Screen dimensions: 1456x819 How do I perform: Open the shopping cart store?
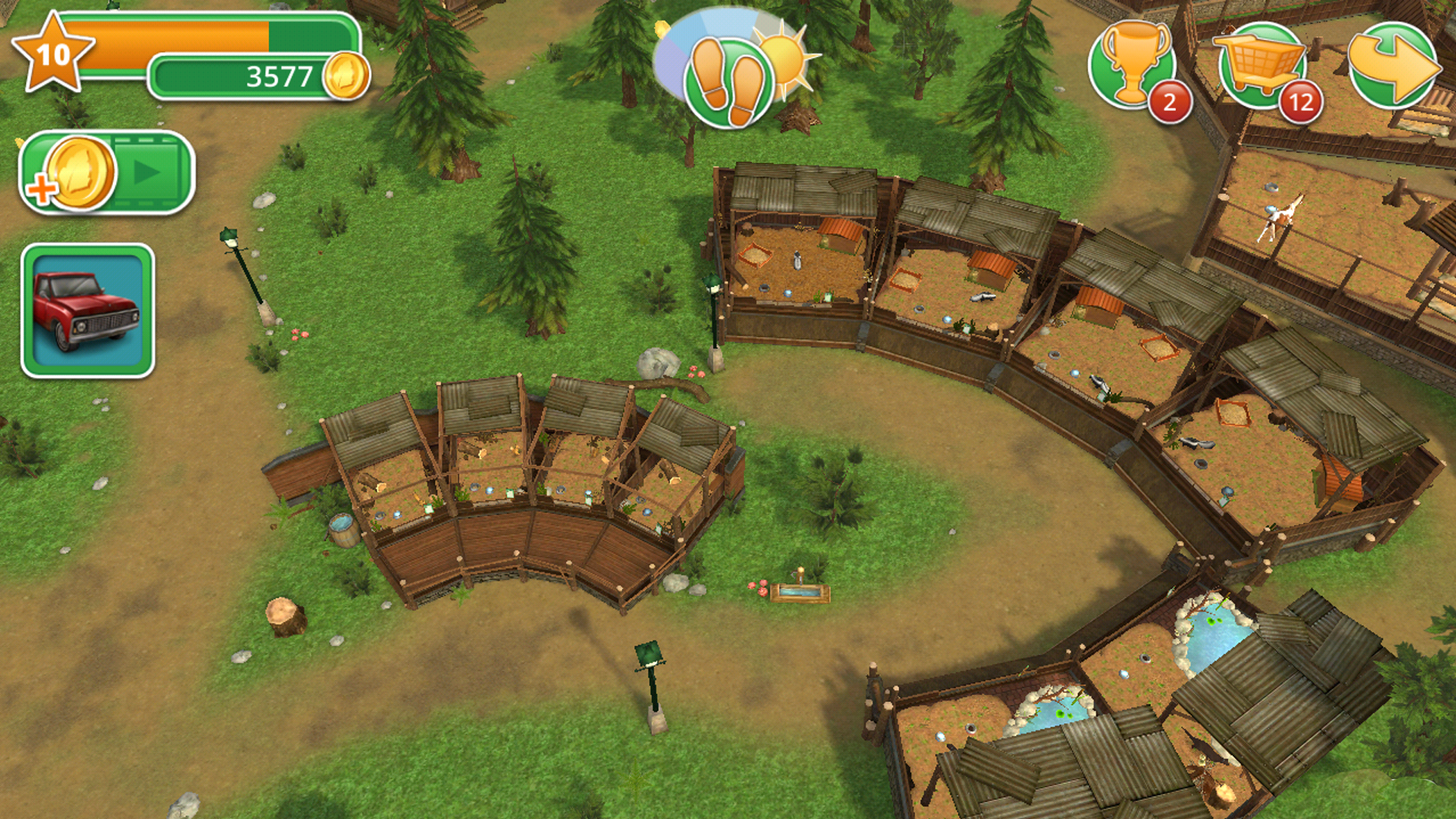click(1262, 65)
